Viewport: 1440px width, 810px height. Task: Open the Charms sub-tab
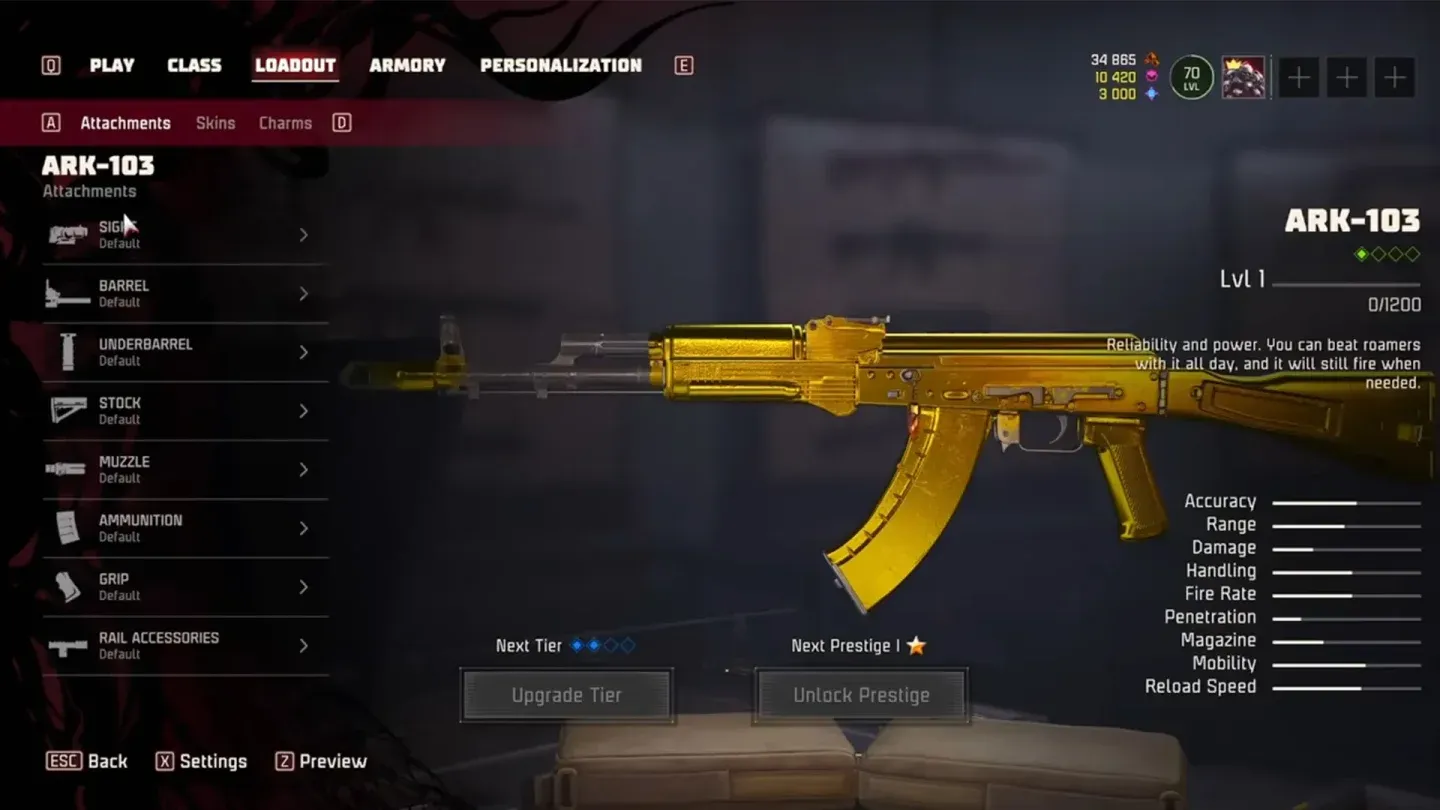[285, 123]
